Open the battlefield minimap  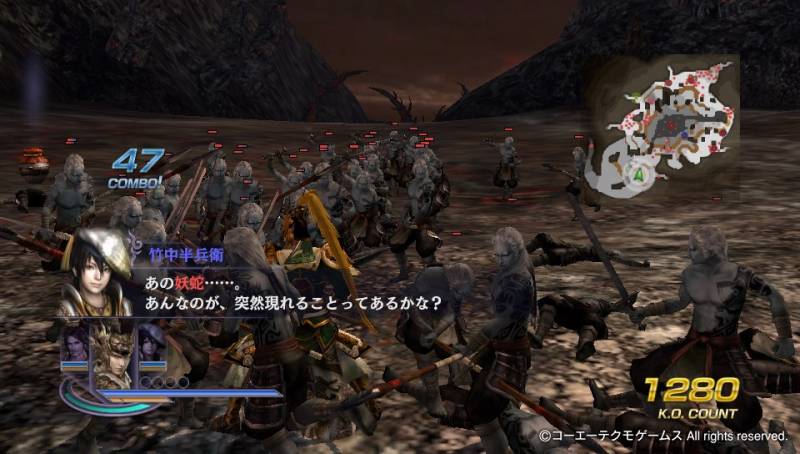(661, 126)
